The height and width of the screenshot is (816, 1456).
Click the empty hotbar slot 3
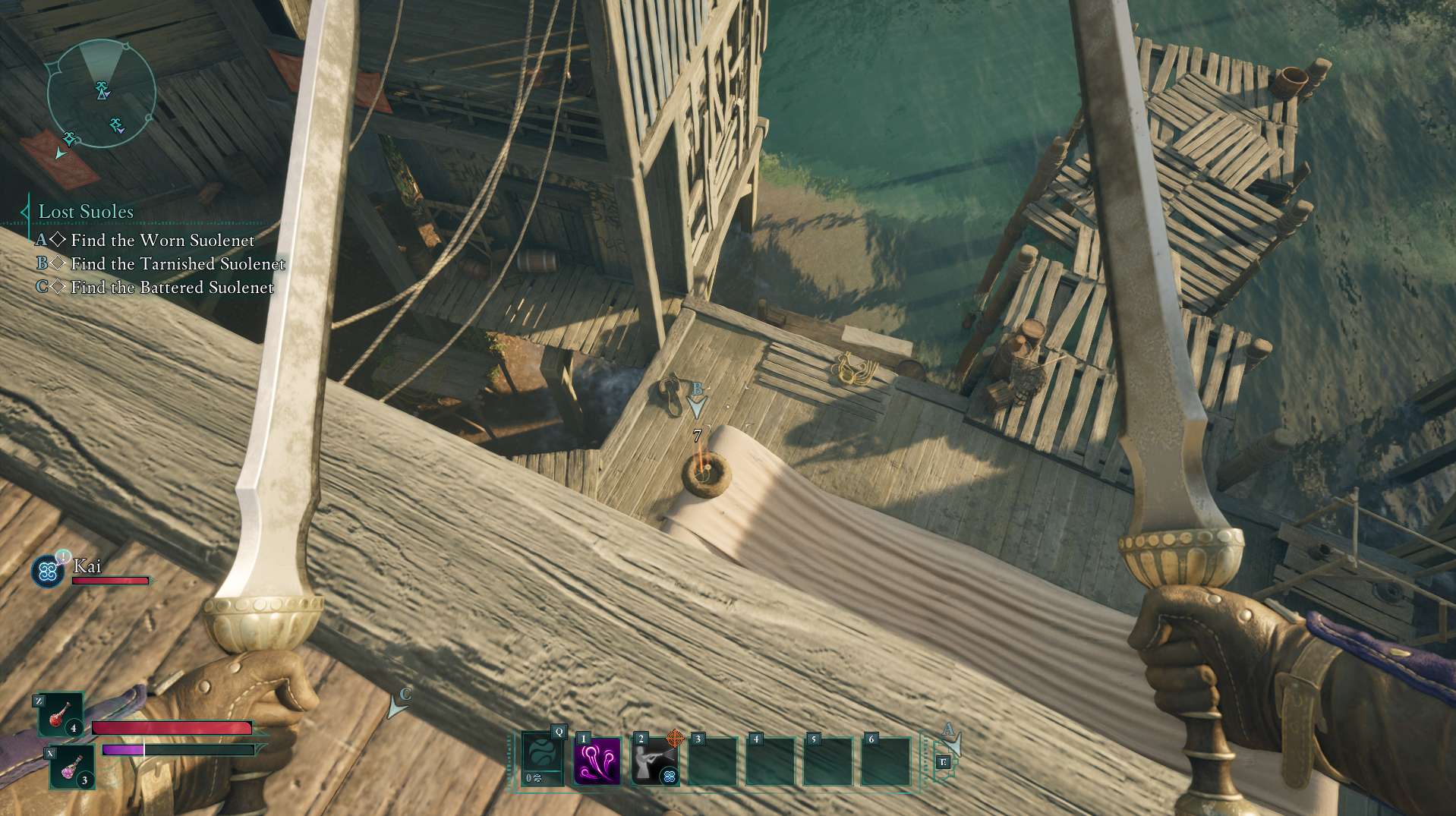714,761
